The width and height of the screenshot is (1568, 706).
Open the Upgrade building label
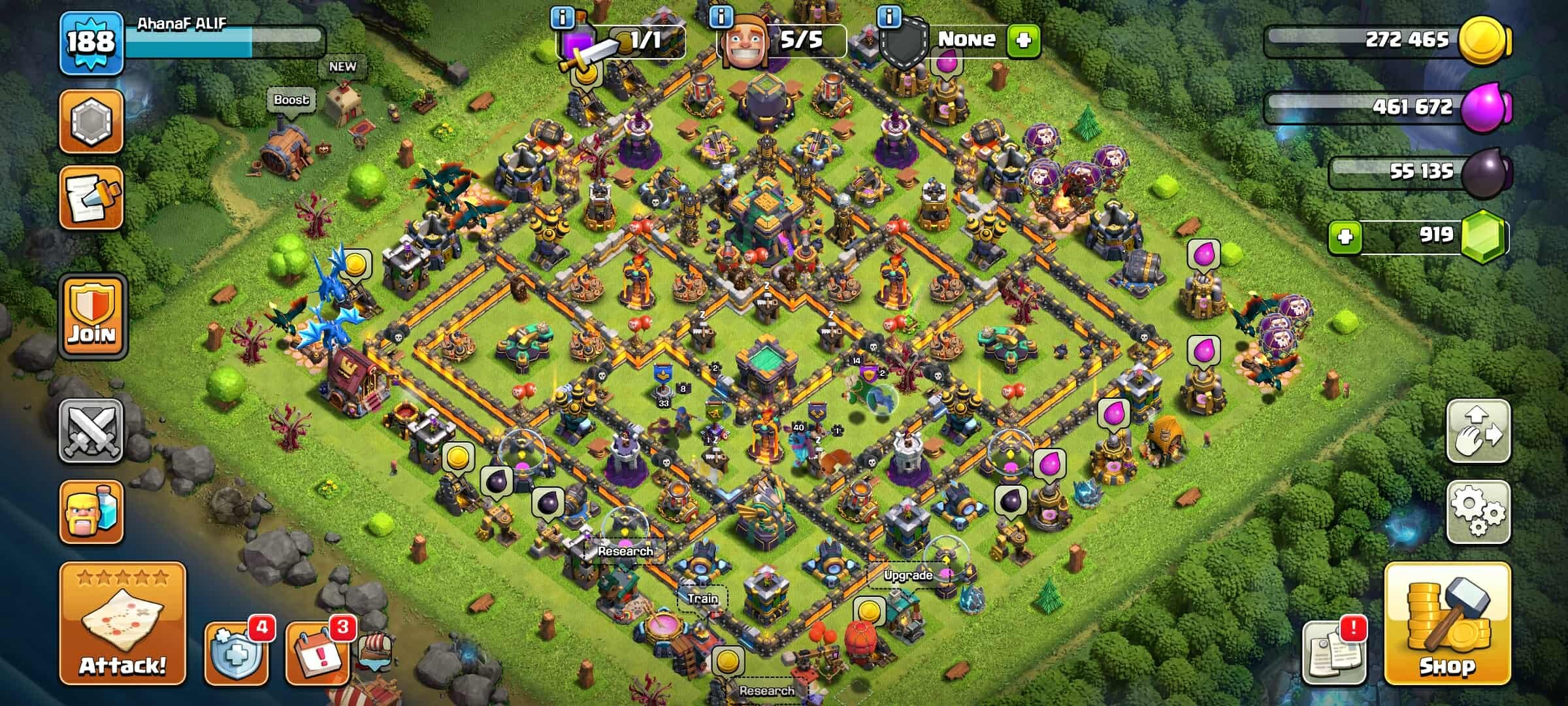tap(907, 577)
